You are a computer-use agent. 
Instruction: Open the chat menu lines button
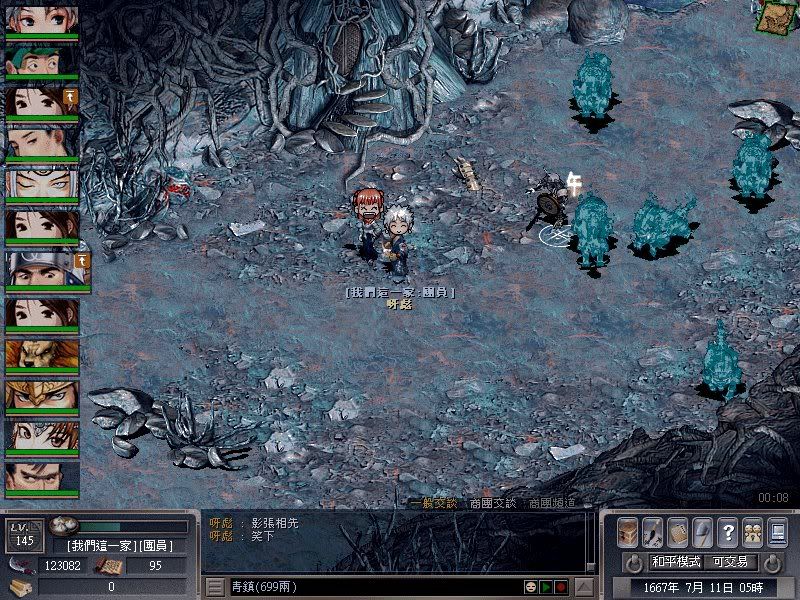point(214,587)
